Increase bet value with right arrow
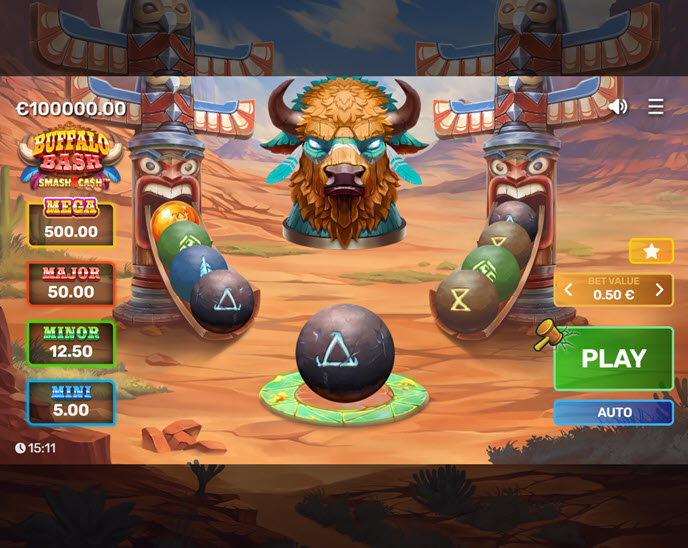The width and height of the screenshot is (688, 548). click(659, 290)
